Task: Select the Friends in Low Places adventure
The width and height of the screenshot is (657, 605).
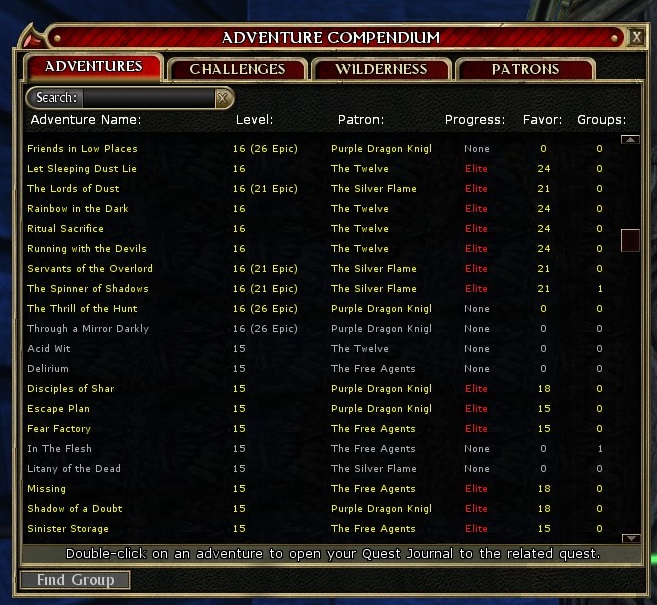Action: [82, 149]
